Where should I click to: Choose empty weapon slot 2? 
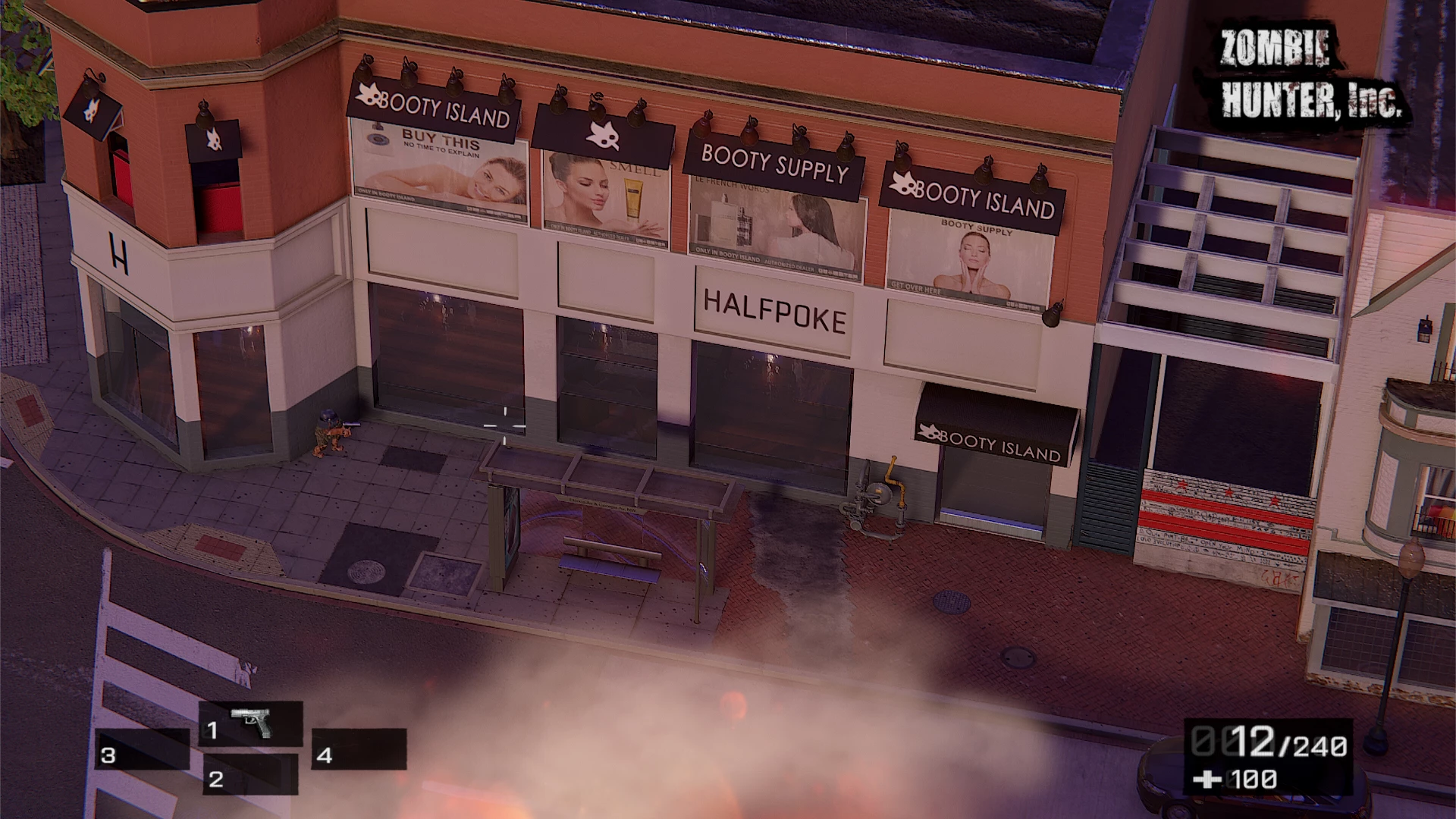[x=250, y=775]
